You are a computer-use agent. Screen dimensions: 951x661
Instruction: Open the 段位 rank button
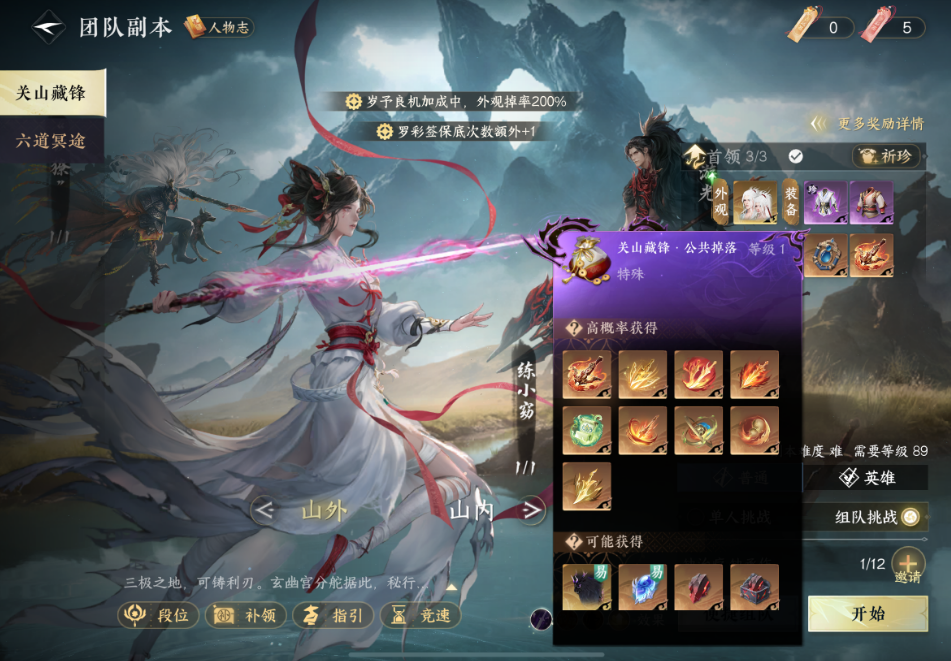tap(158, 615)
